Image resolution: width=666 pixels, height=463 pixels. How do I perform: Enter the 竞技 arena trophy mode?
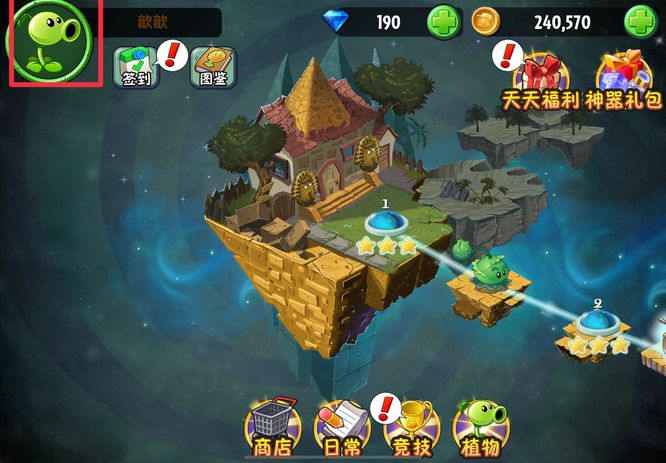tap(407, 425)
